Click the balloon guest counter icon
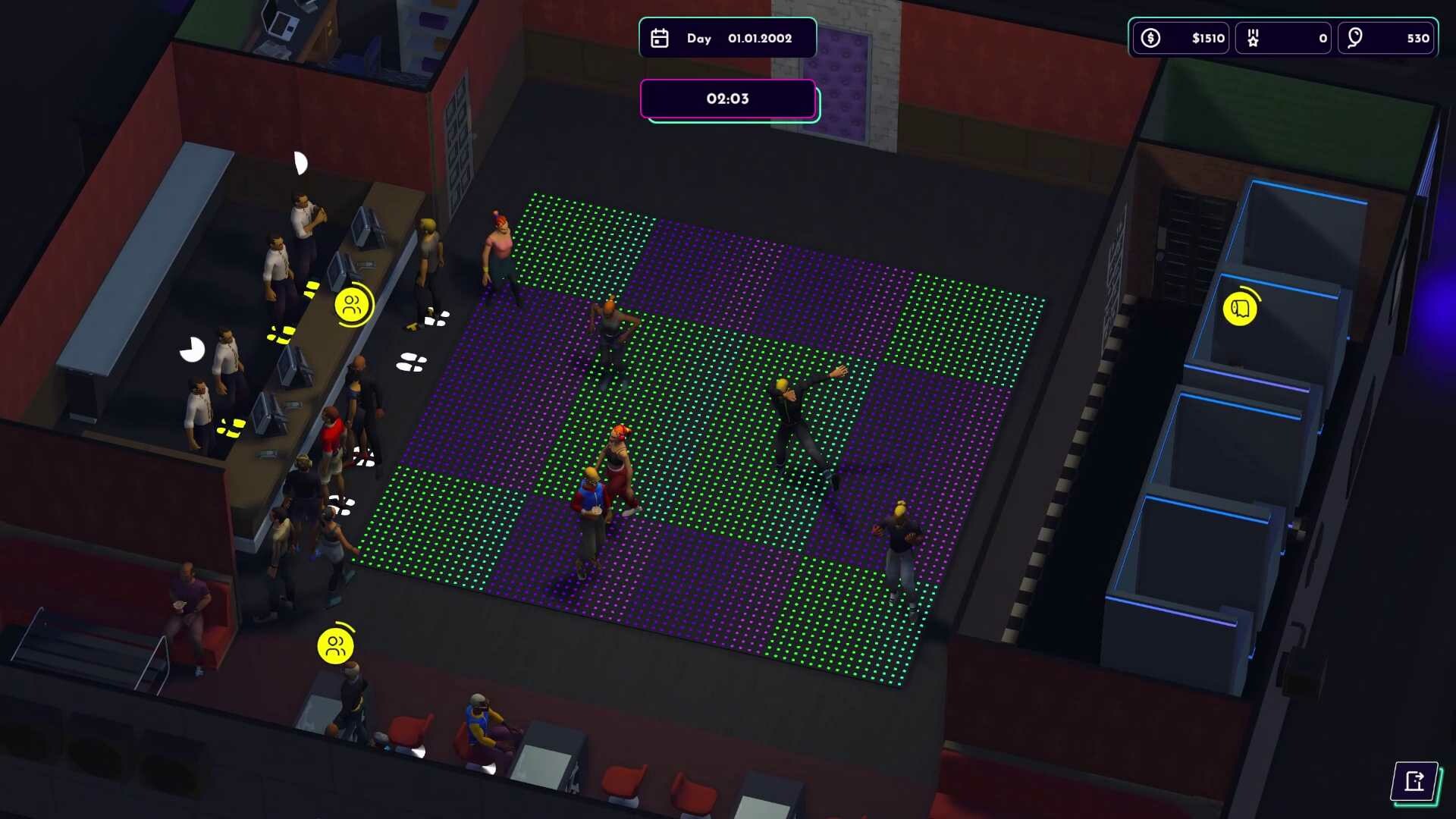Viewport: 1456px width, 819px height. 1357,38
